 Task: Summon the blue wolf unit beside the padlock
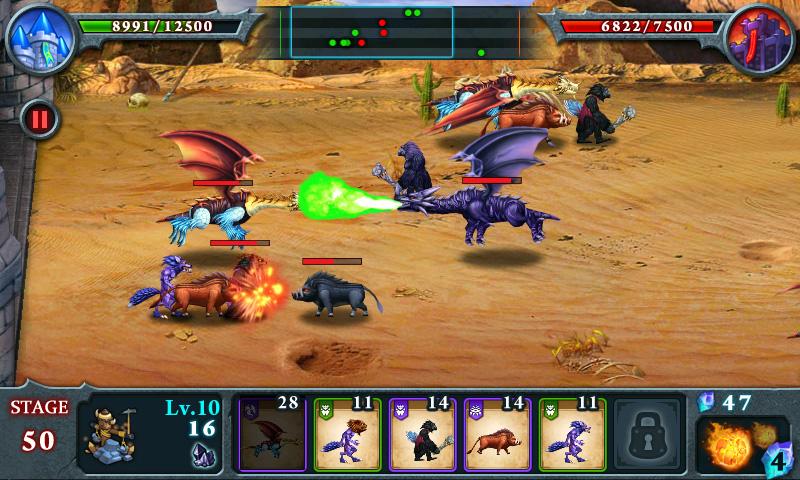coord(571,434)
